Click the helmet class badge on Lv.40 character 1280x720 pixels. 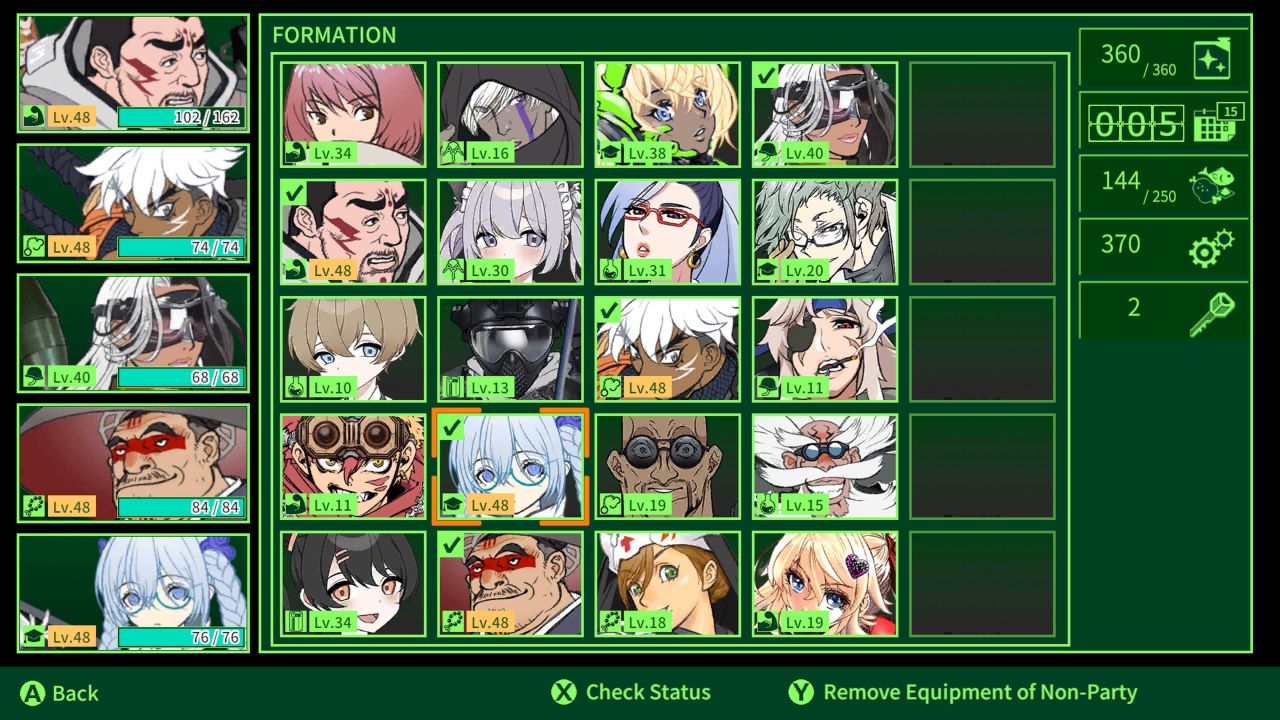tap(768, 153)
